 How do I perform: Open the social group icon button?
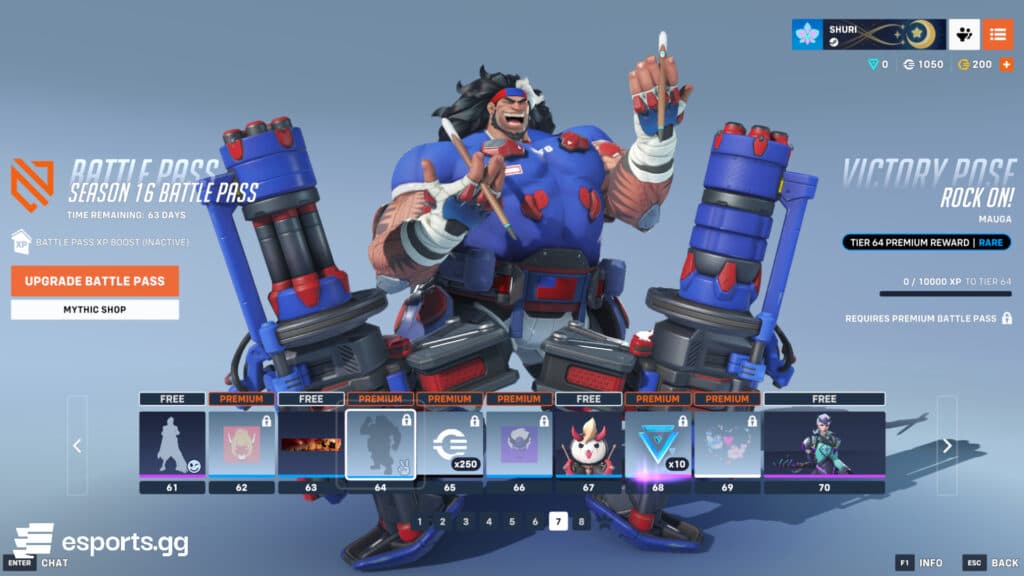pyautogui.click(x=964, y=34)
